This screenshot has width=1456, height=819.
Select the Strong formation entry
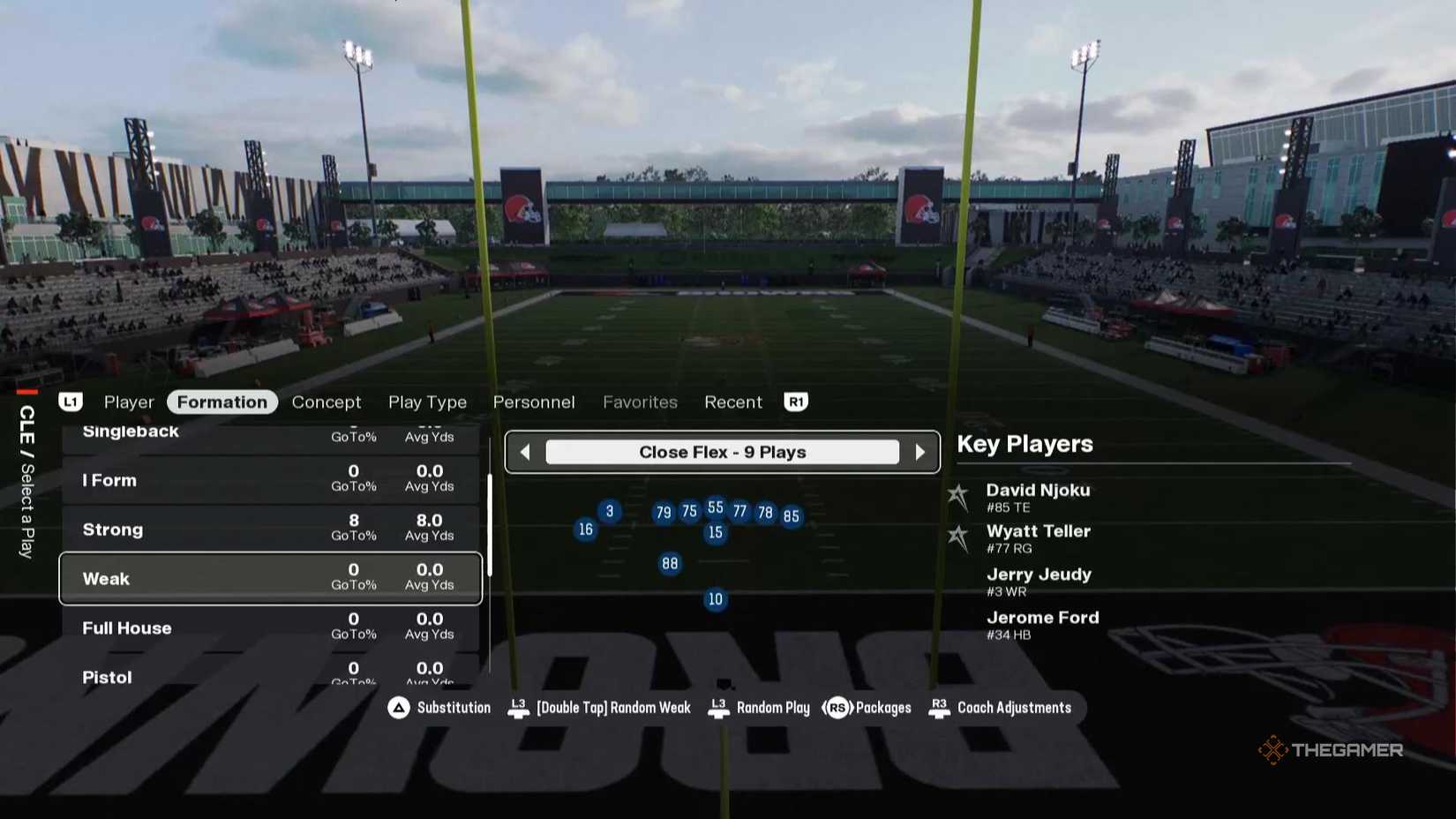click(x=265, y=529)
